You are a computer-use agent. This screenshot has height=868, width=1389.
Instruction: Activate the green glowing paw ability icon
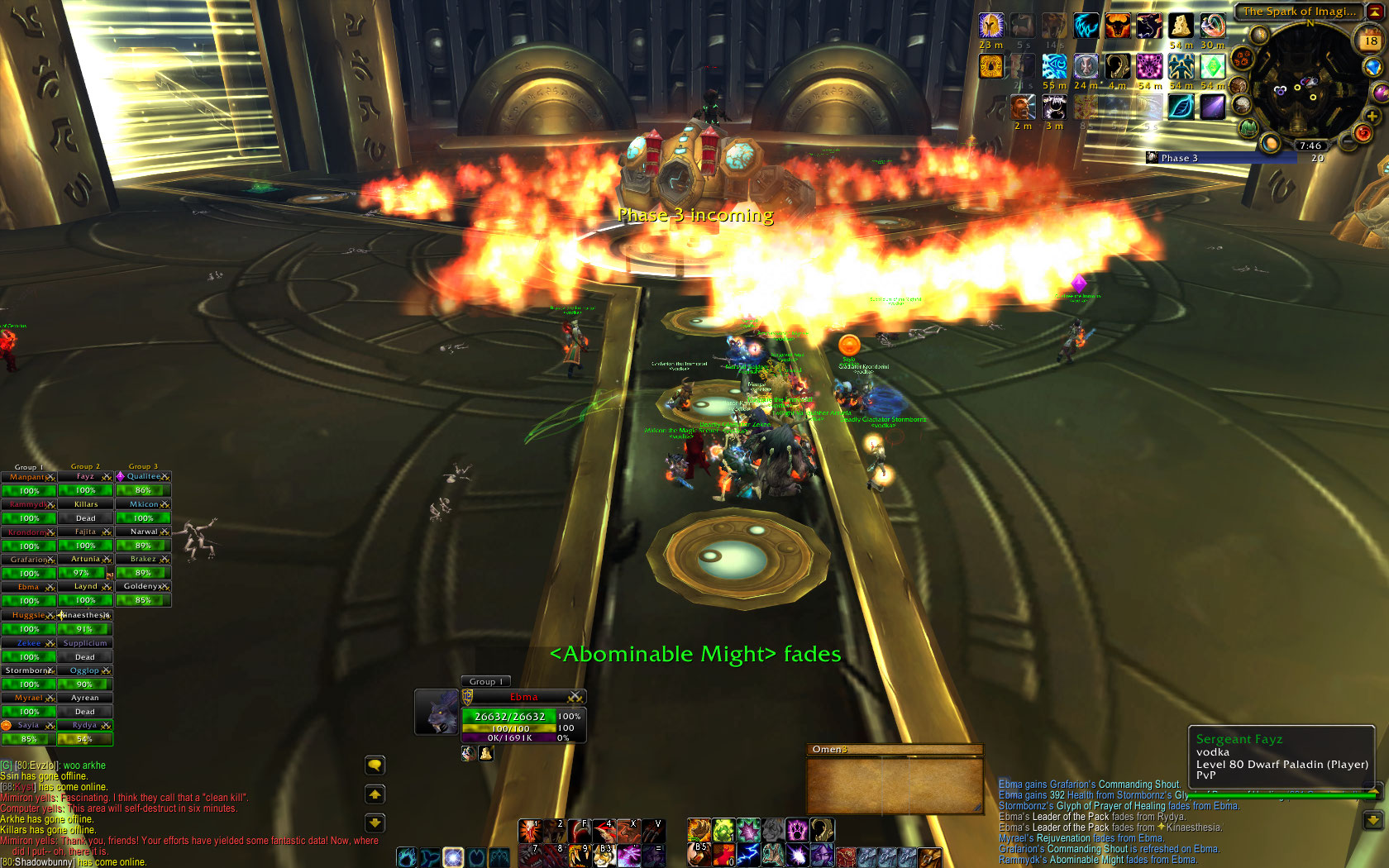point(723,830)
